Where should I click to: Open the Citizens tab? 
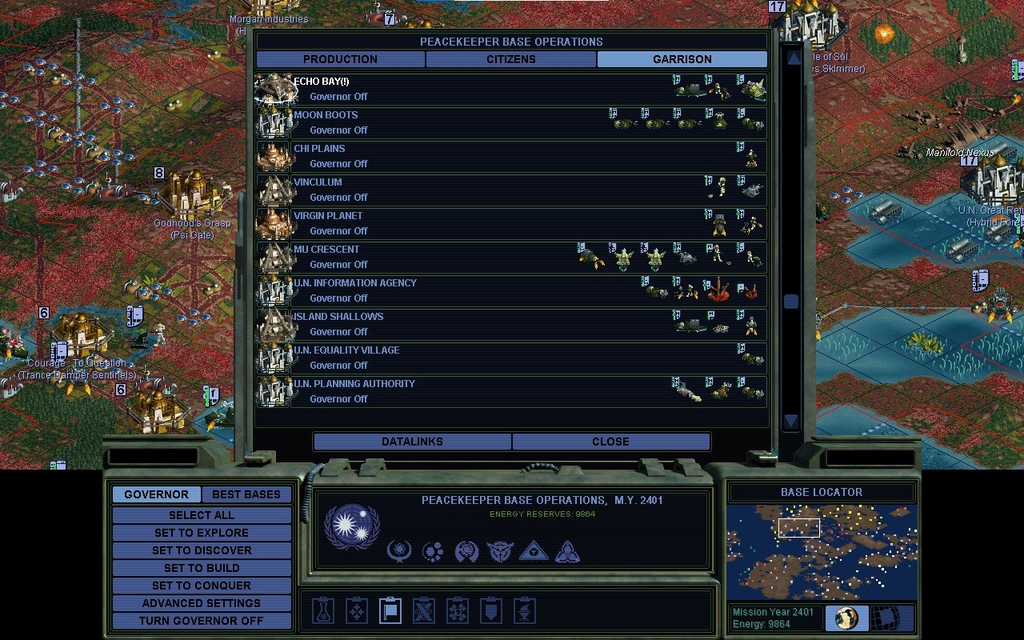point(511,60)
